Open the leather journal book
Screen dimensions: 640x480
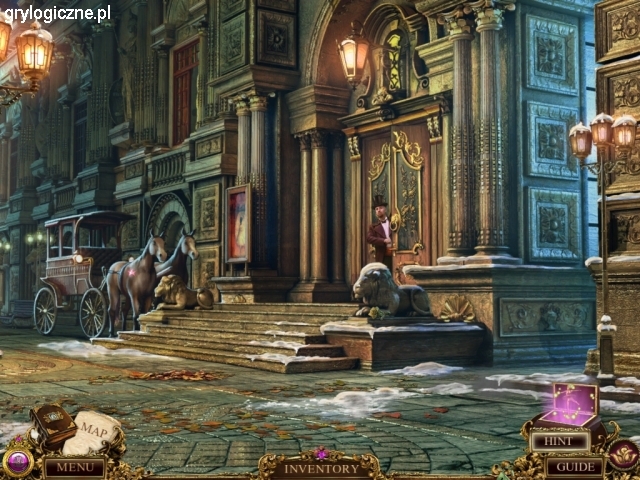(x=52, y=425)
